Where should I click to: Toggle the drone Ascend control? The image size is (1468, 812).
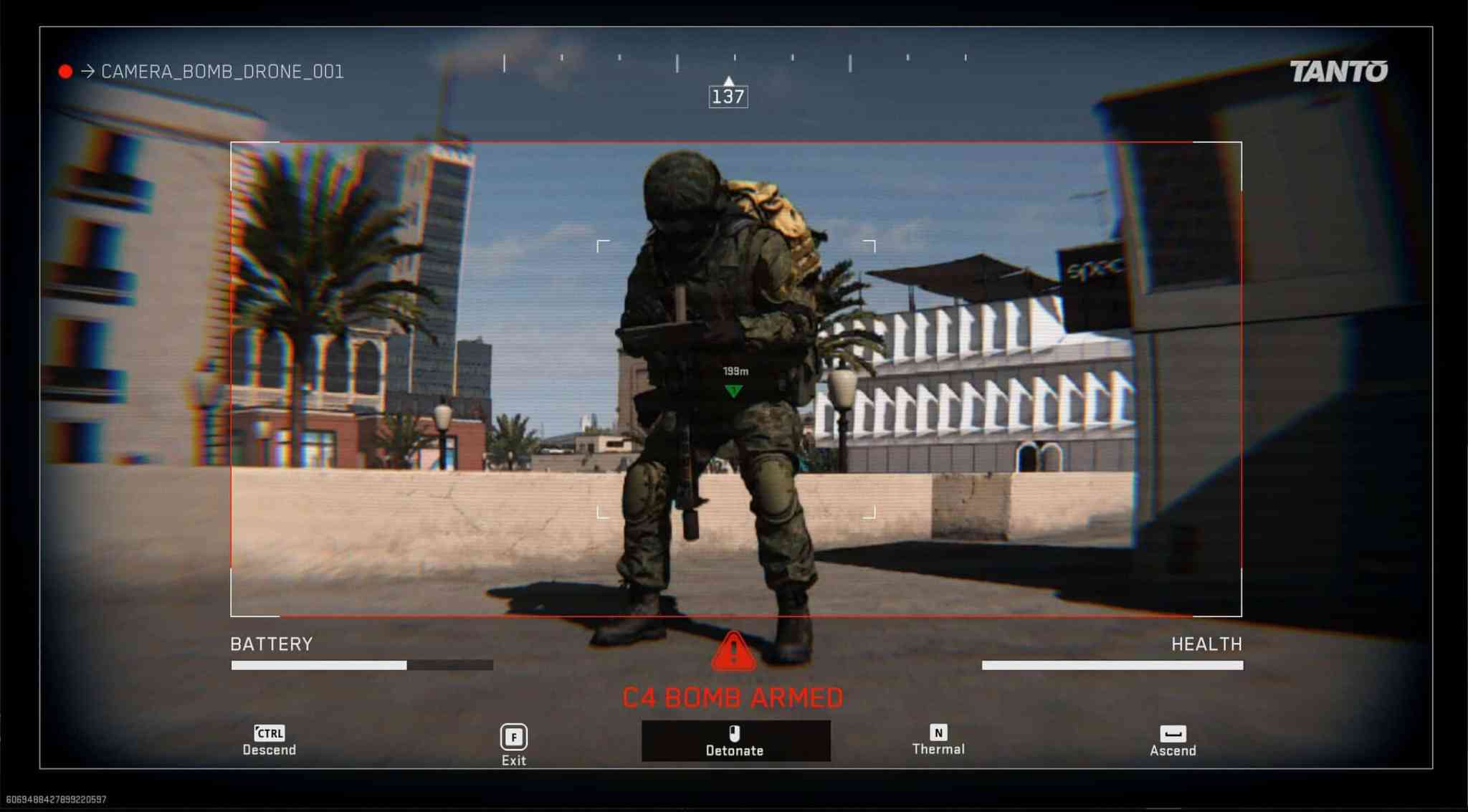coord(1173,742)
